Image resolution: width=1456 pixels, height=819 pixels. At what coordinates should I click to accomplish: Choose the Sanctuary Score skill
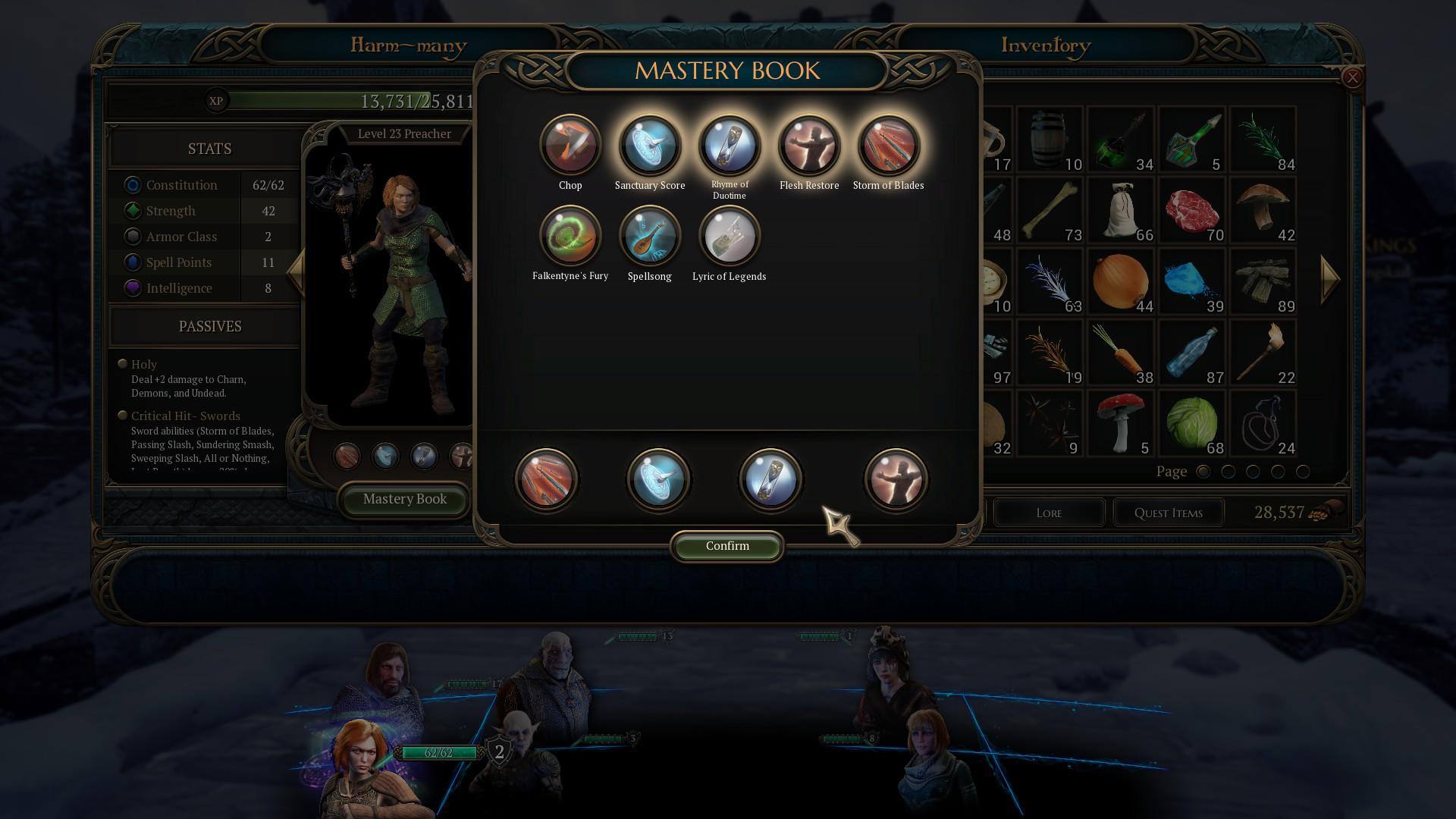tap(650, 146)
